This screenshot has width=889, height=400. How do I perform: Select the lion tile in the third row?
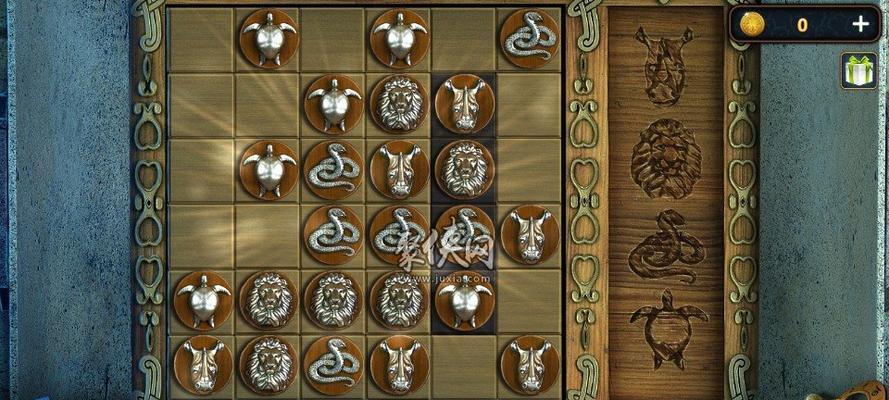[x=464, y=169]
